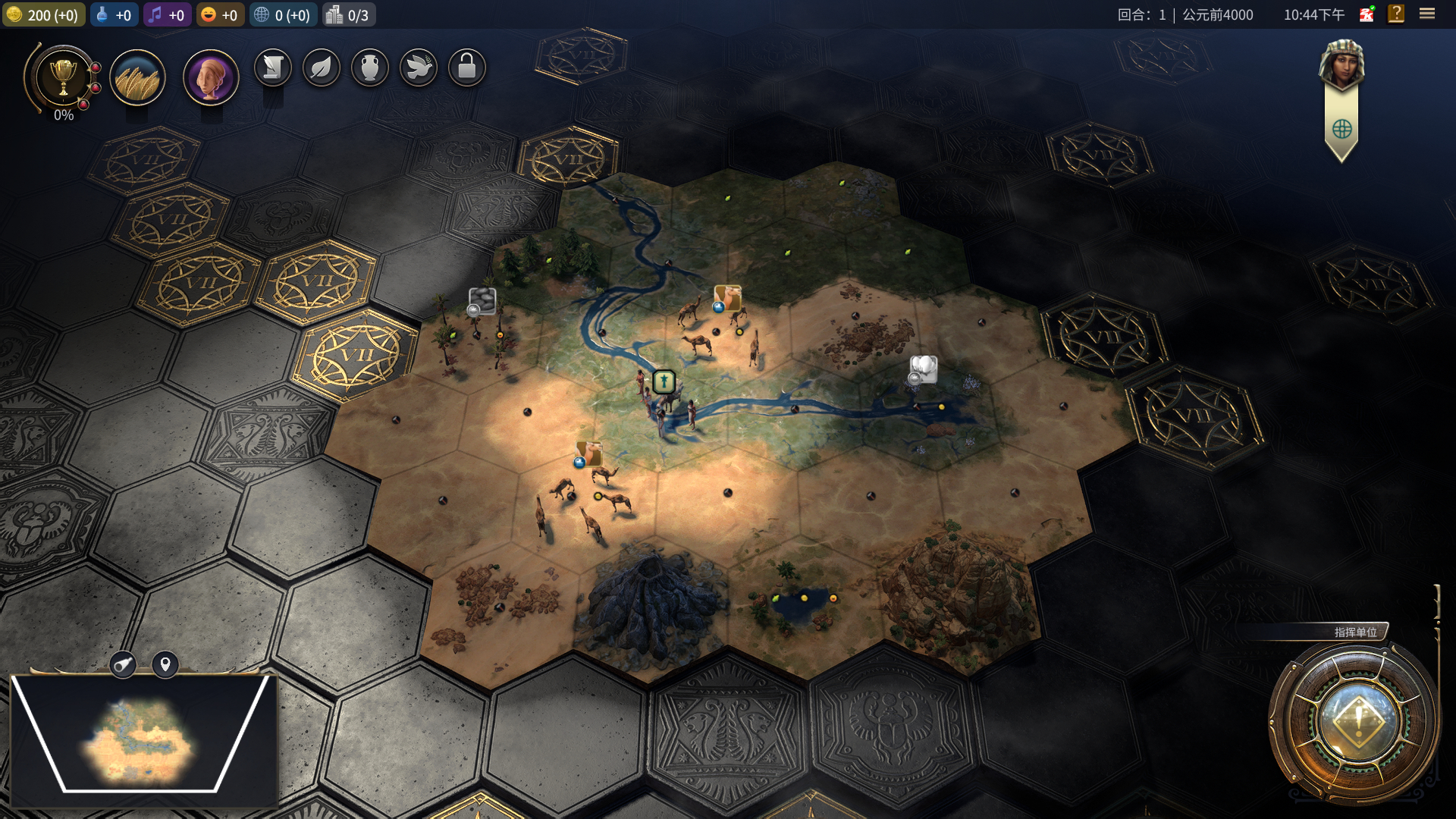Open the leaf civics icon
The image size is (1456, 819).
tap(322, 68)
